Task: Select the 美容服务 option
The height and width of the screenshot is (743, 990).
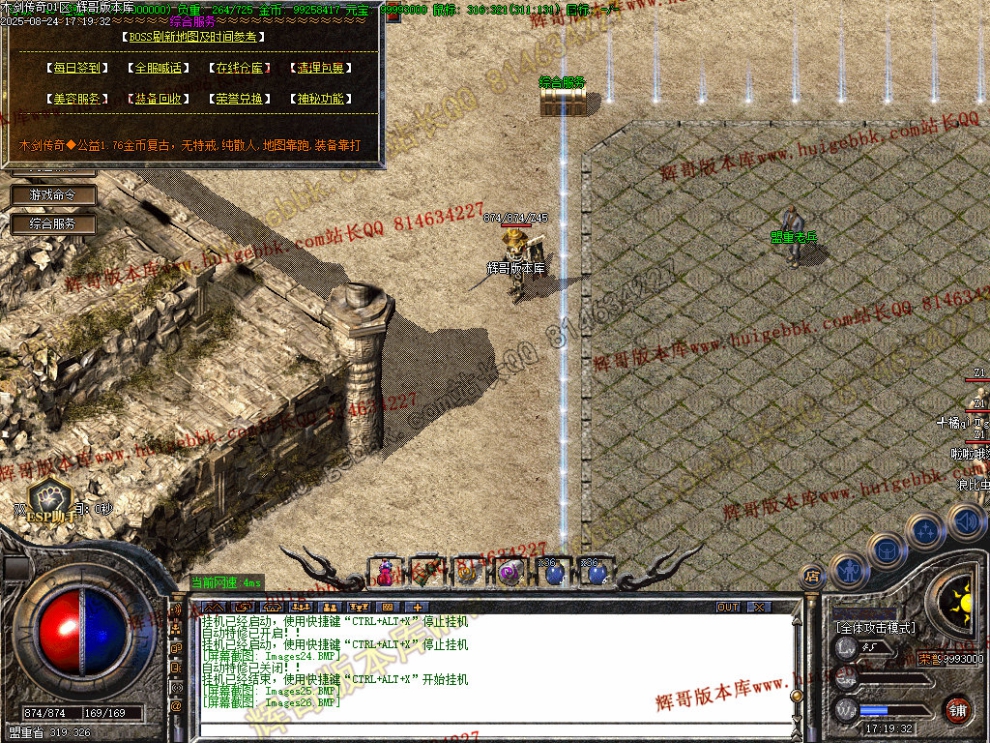Action: coord(77,99)
